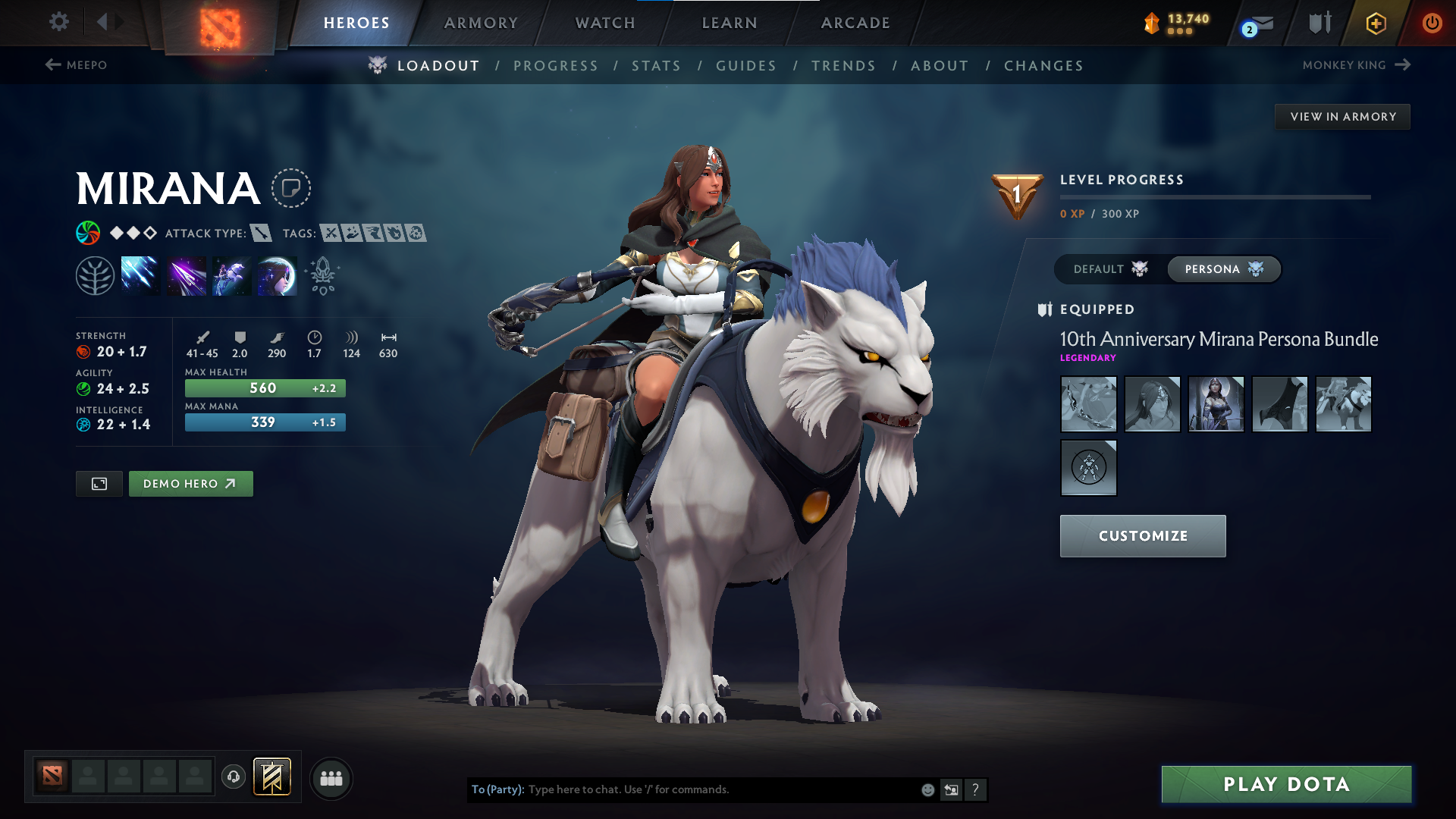Open the GUIDES tab
The image size is (1456, 819).
[x=746, y=65]
